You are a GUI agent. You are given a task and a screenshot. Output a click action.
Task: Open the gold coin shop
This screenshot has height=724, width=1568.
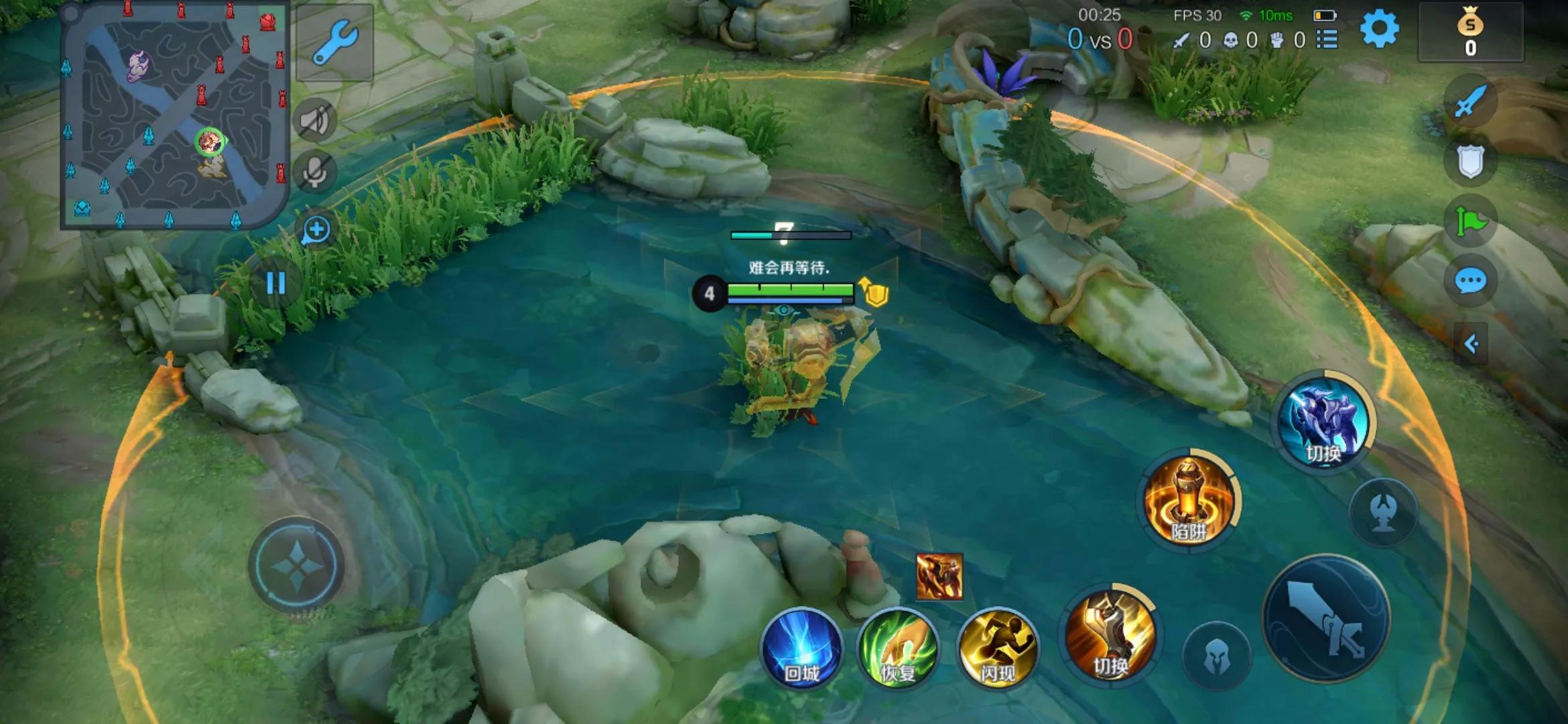[1470, 32]
